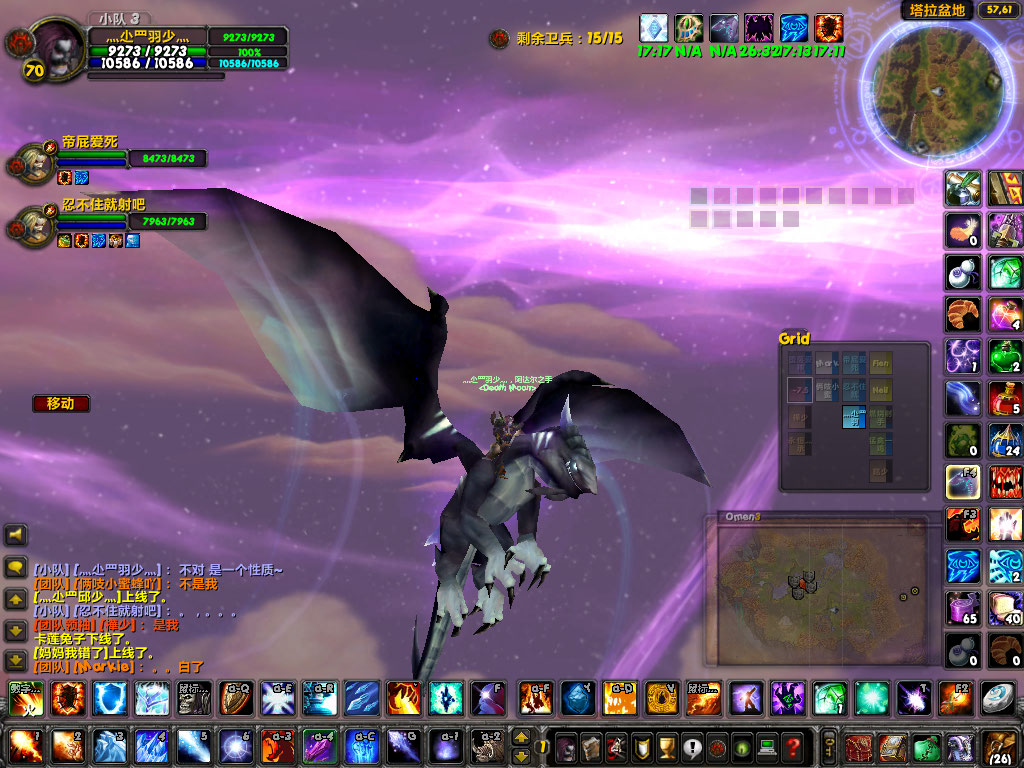This screenshot has height=768, width=1024.
Task: Open the golden keyring button
Action: click(x=828, y=746)
